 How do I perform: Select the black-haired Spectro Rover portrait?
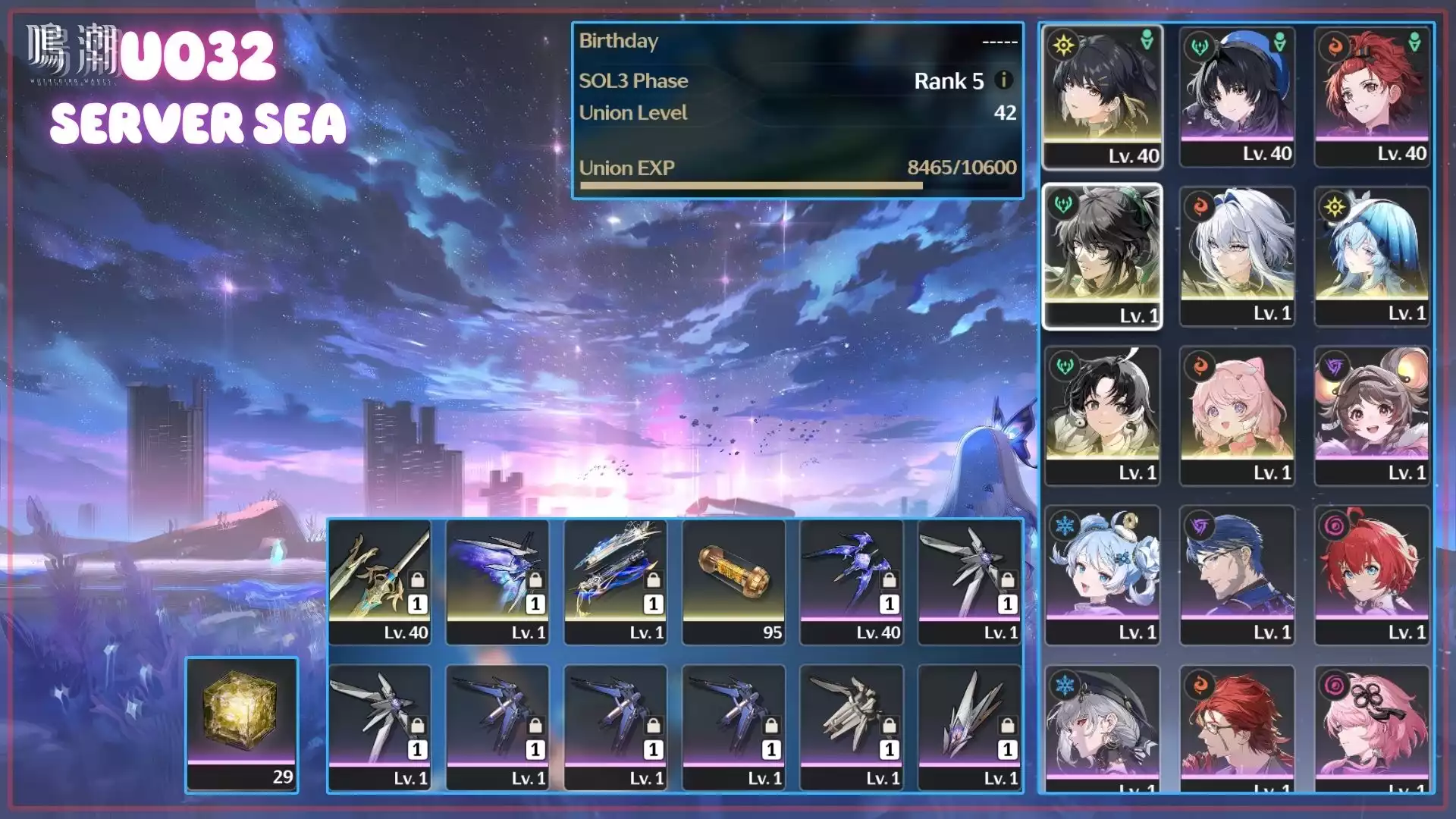[1102, 96]
